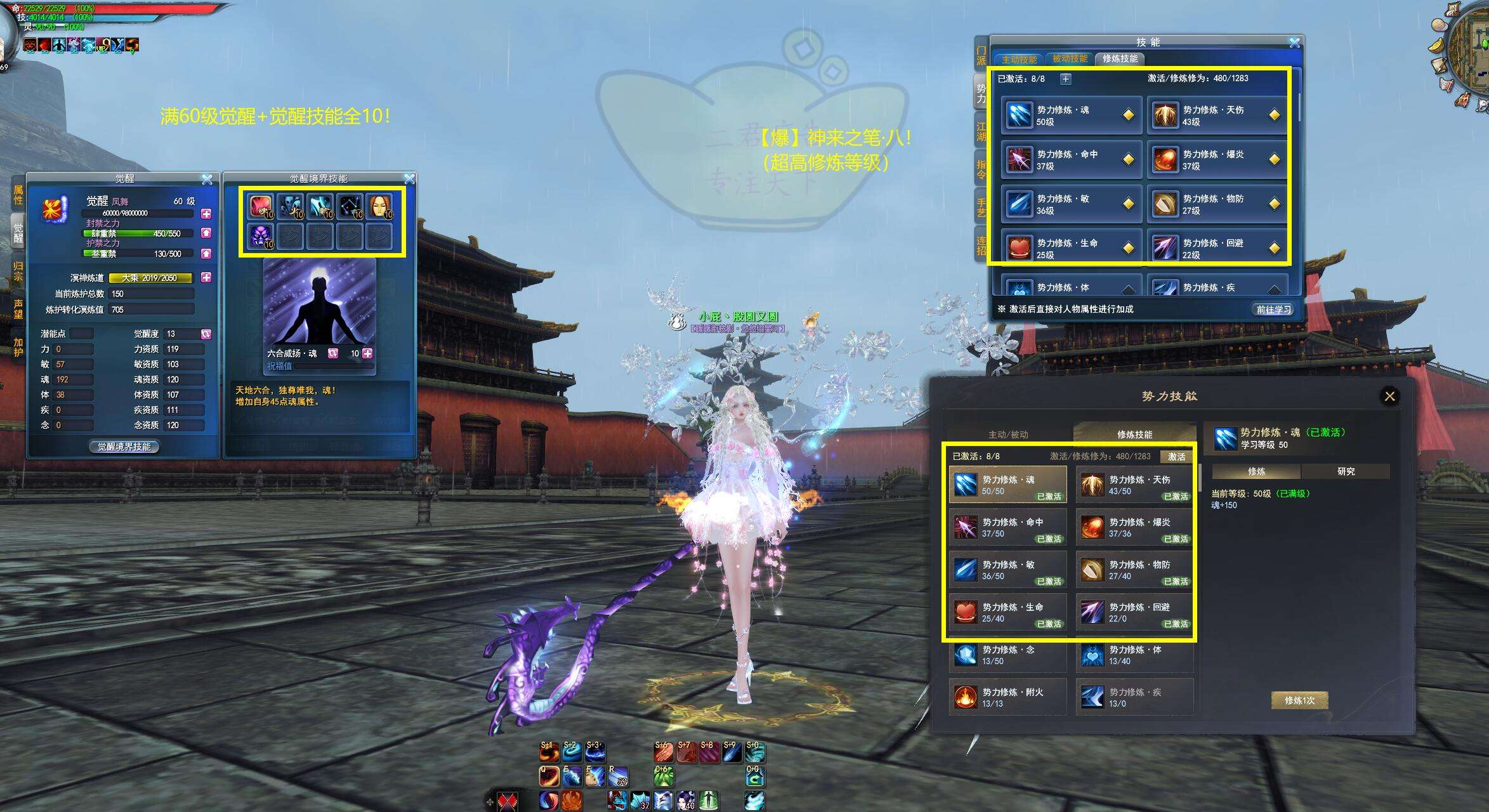Switch to the 被动技能 tab

tap(1070, 58)
